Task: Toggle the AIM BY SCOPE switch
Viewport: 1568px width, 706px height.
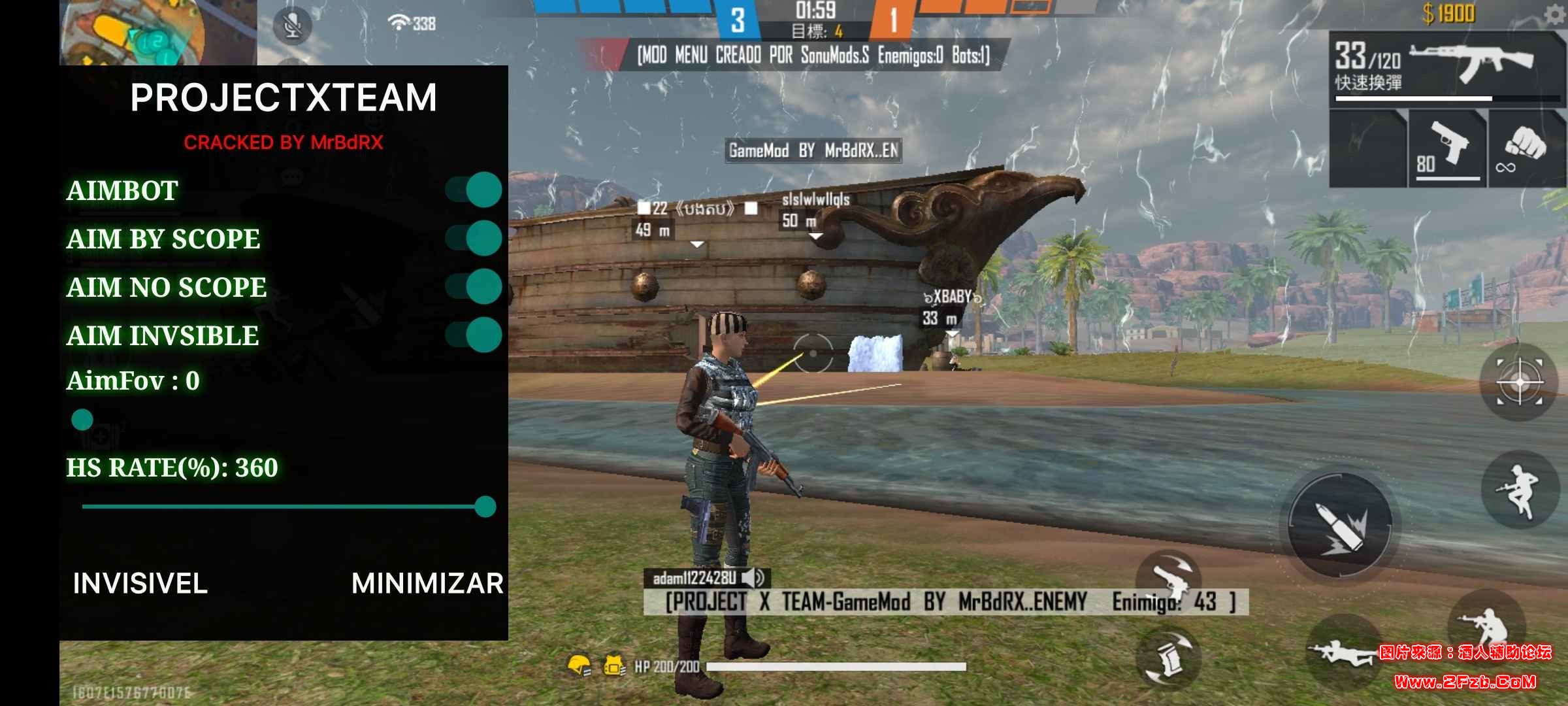Action: [x=474, y=238]
